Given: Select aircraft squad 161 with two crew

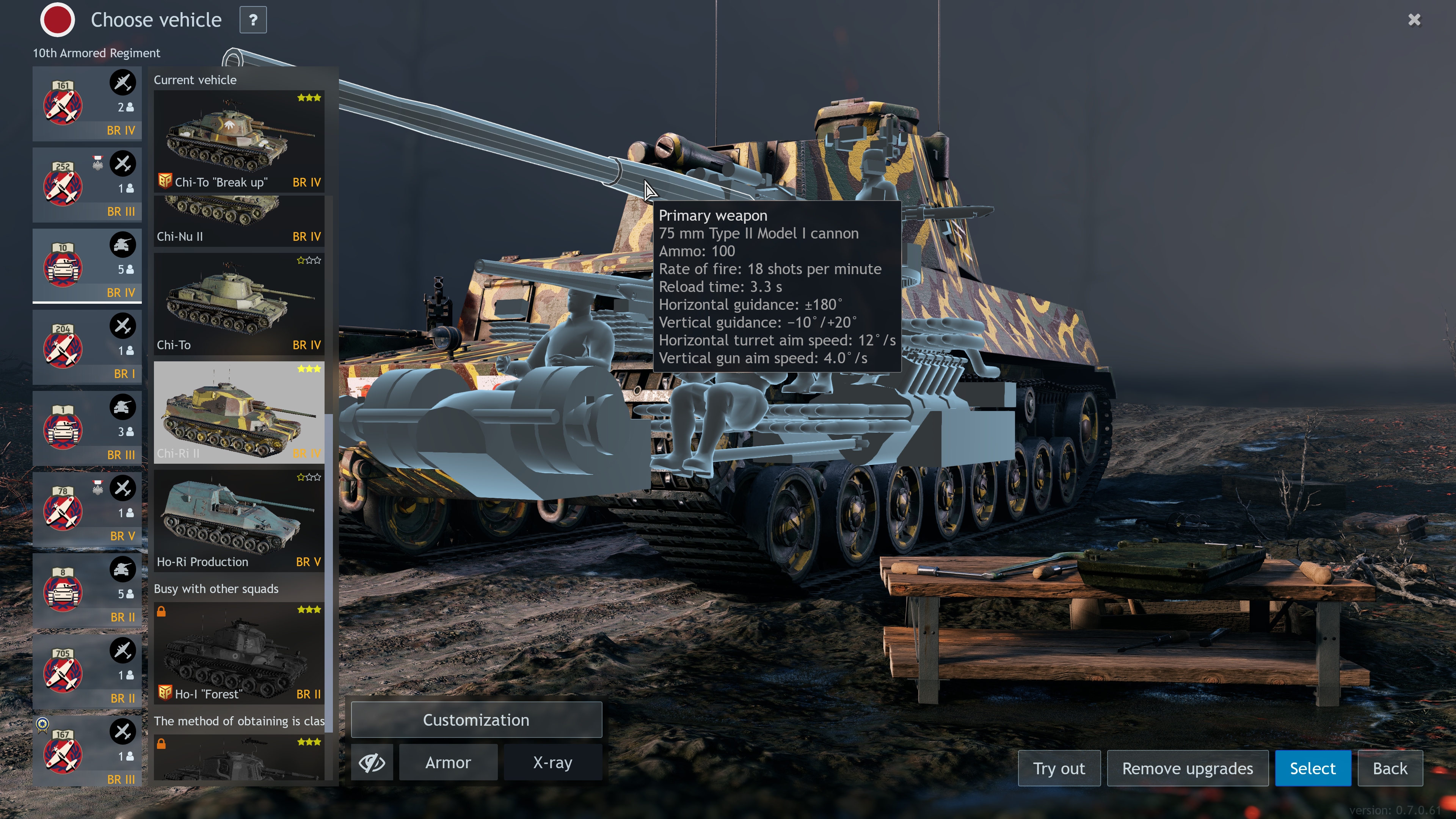Looking at the screenshot, I should [x=87, y=104].
